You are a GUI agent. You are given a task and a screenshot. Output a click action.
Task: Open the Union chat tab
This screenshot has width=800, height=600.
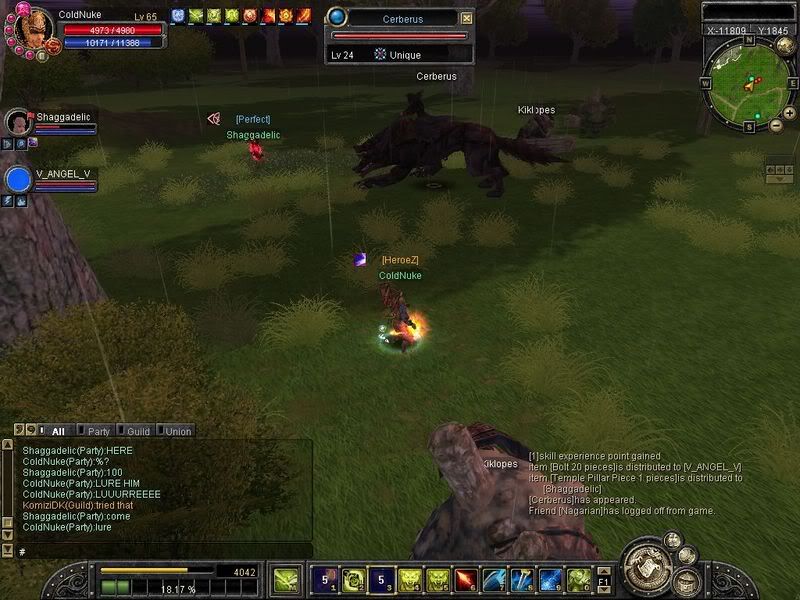(177, 431)
